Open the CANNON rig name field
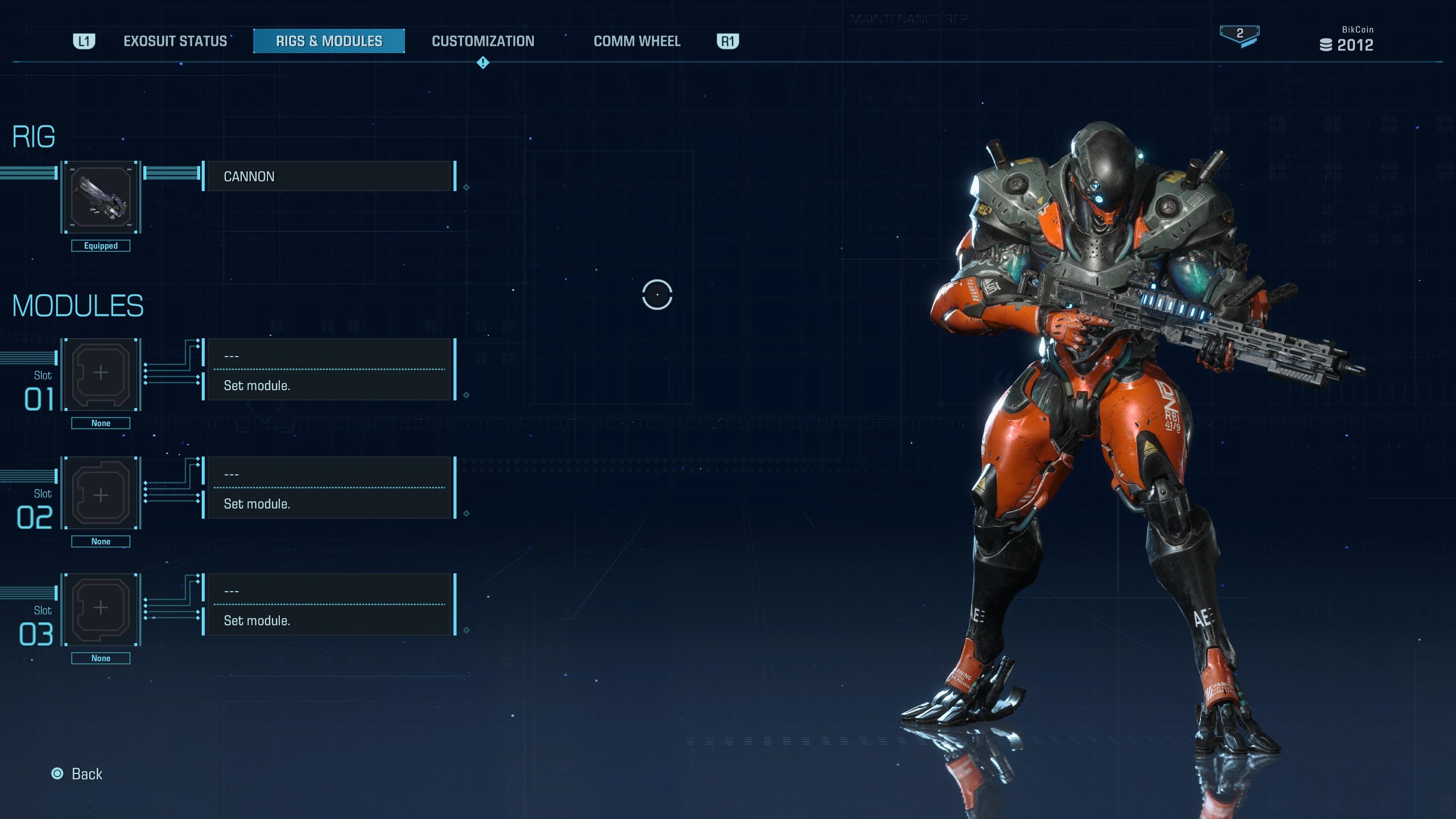Screen dimensions: 1456x819 coord(329,176)
